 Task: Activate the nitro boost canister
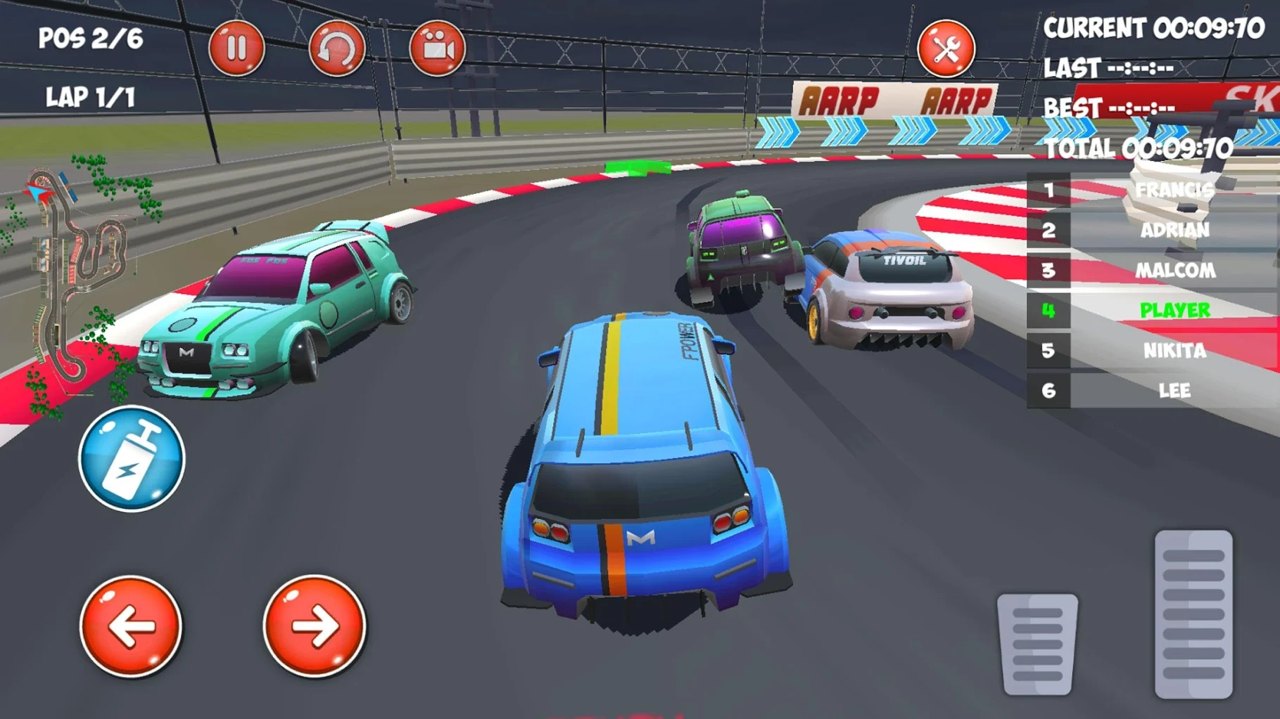132,458
